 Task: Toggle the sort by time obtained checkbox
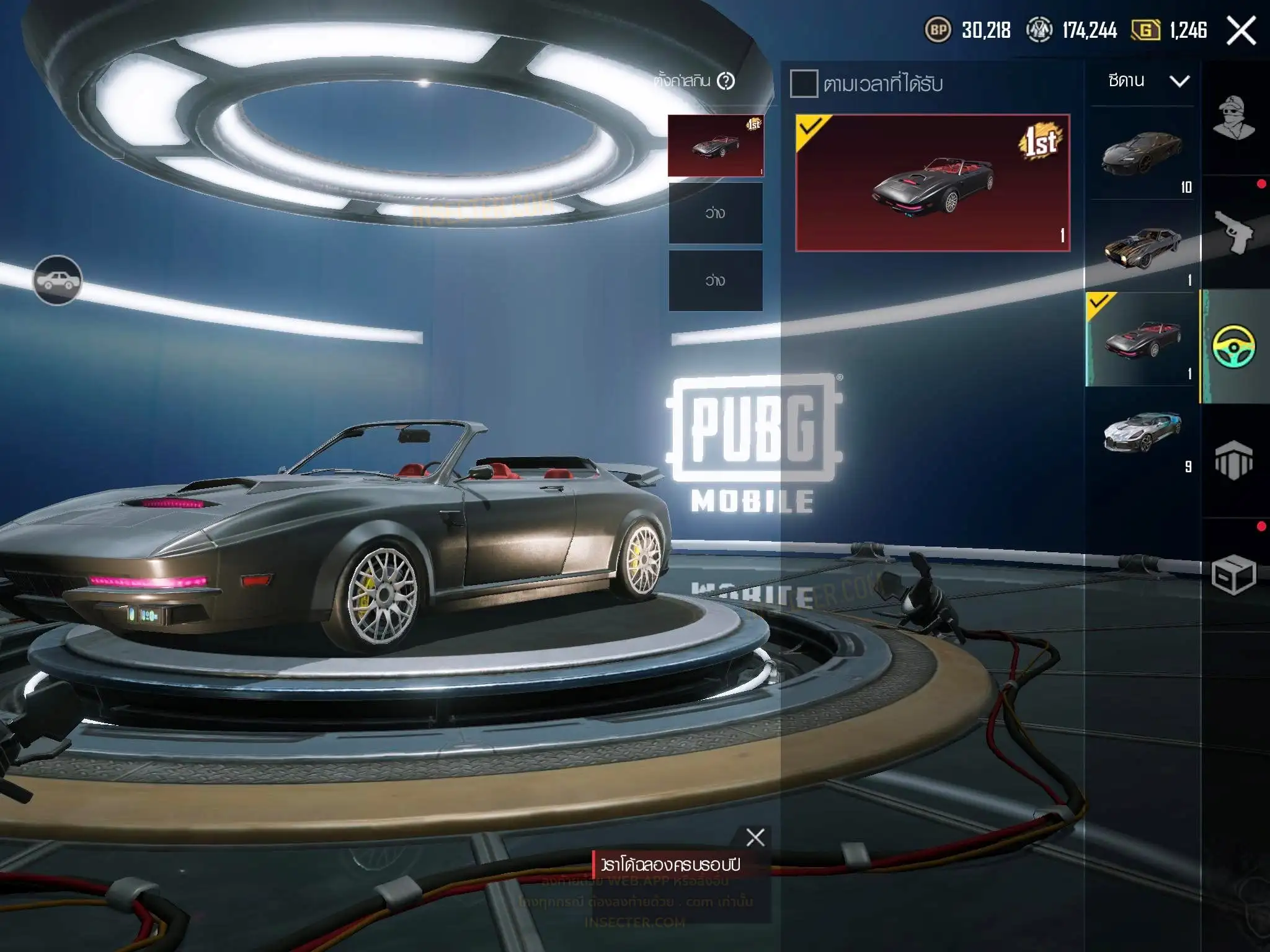point(804,84)
